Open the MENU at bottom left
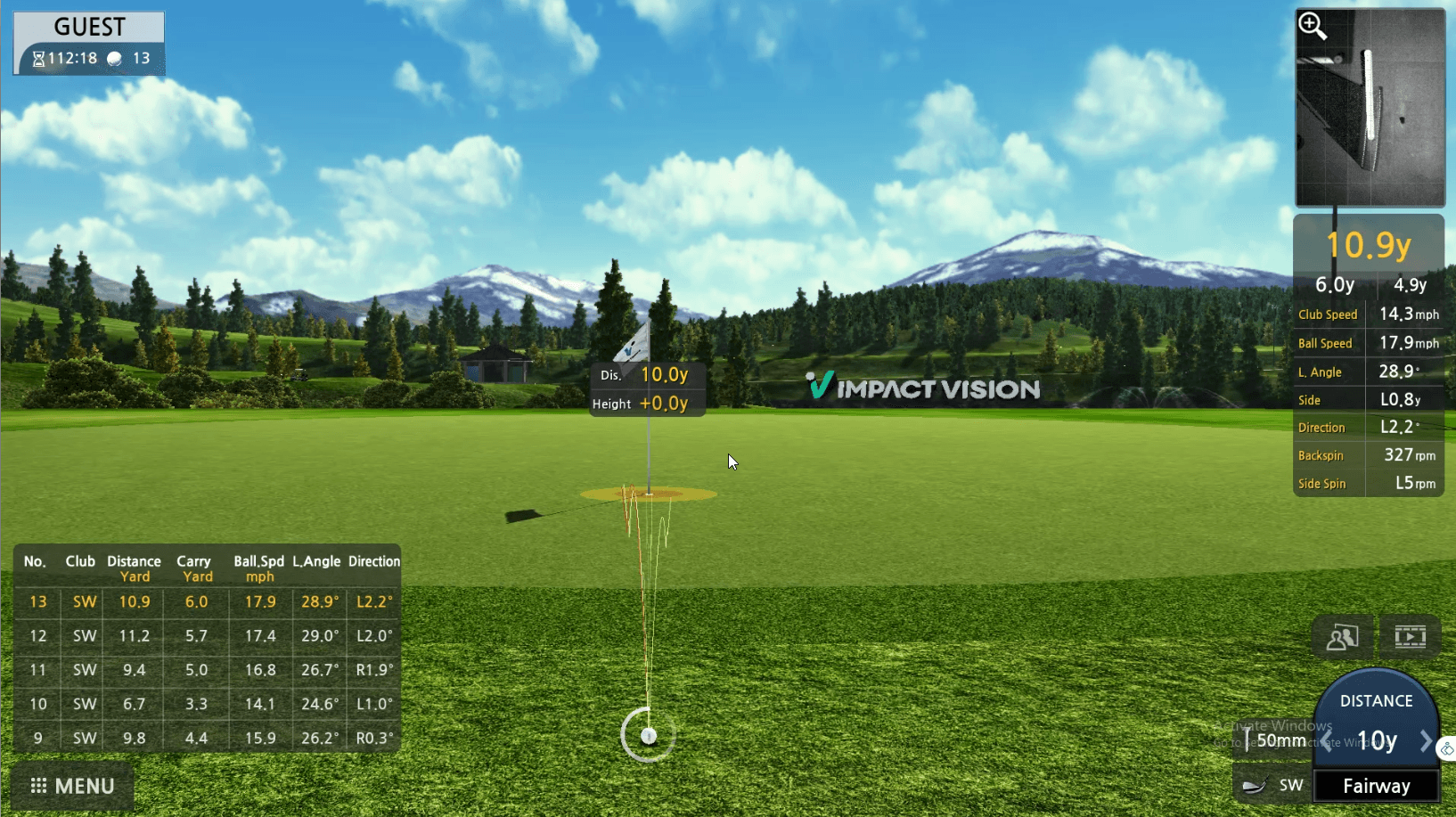Viewport: 1456px width, 817px height. click(71, 786)
